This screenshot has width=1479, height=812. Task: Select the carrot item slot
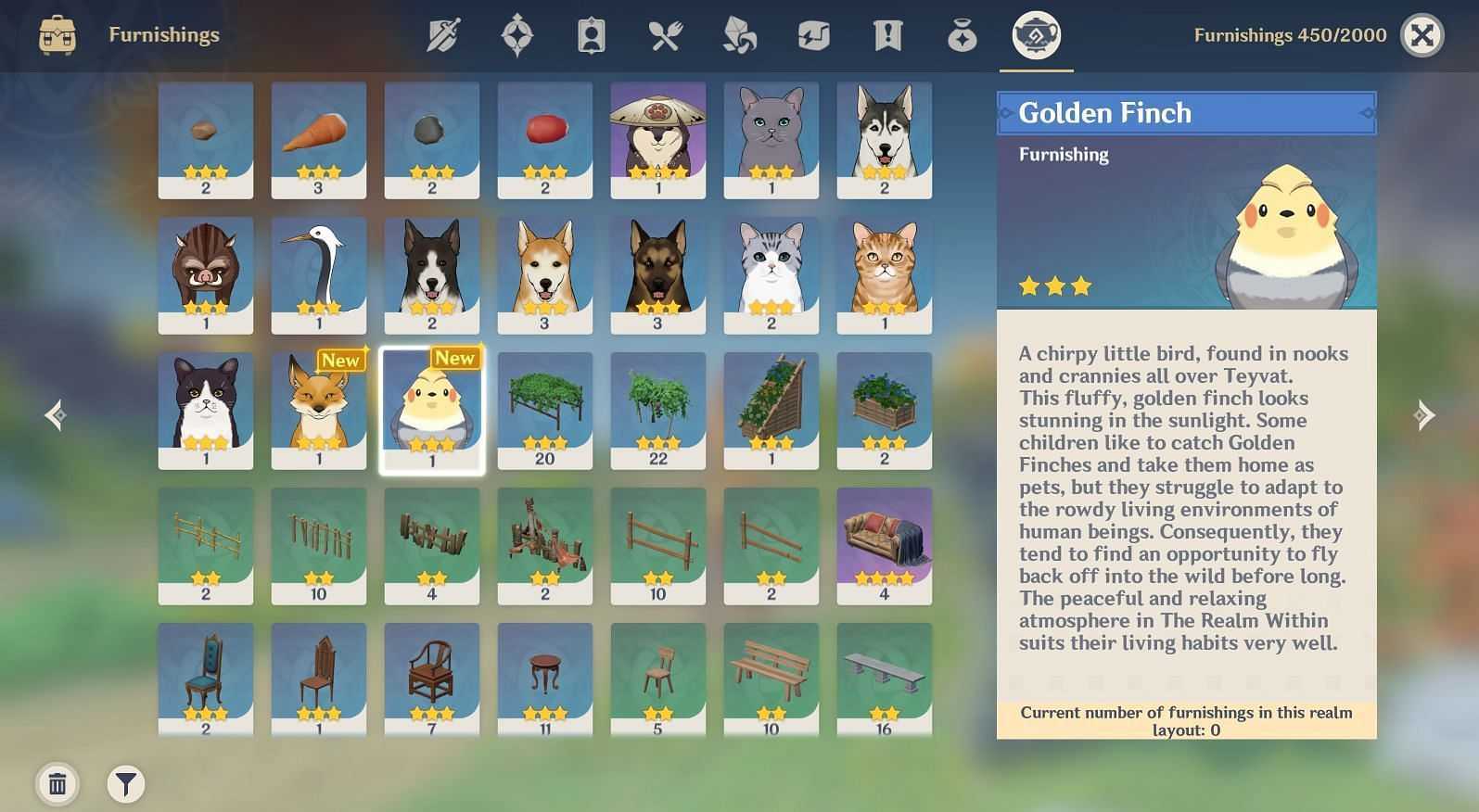pyautogui.click(x=319, y=140)
